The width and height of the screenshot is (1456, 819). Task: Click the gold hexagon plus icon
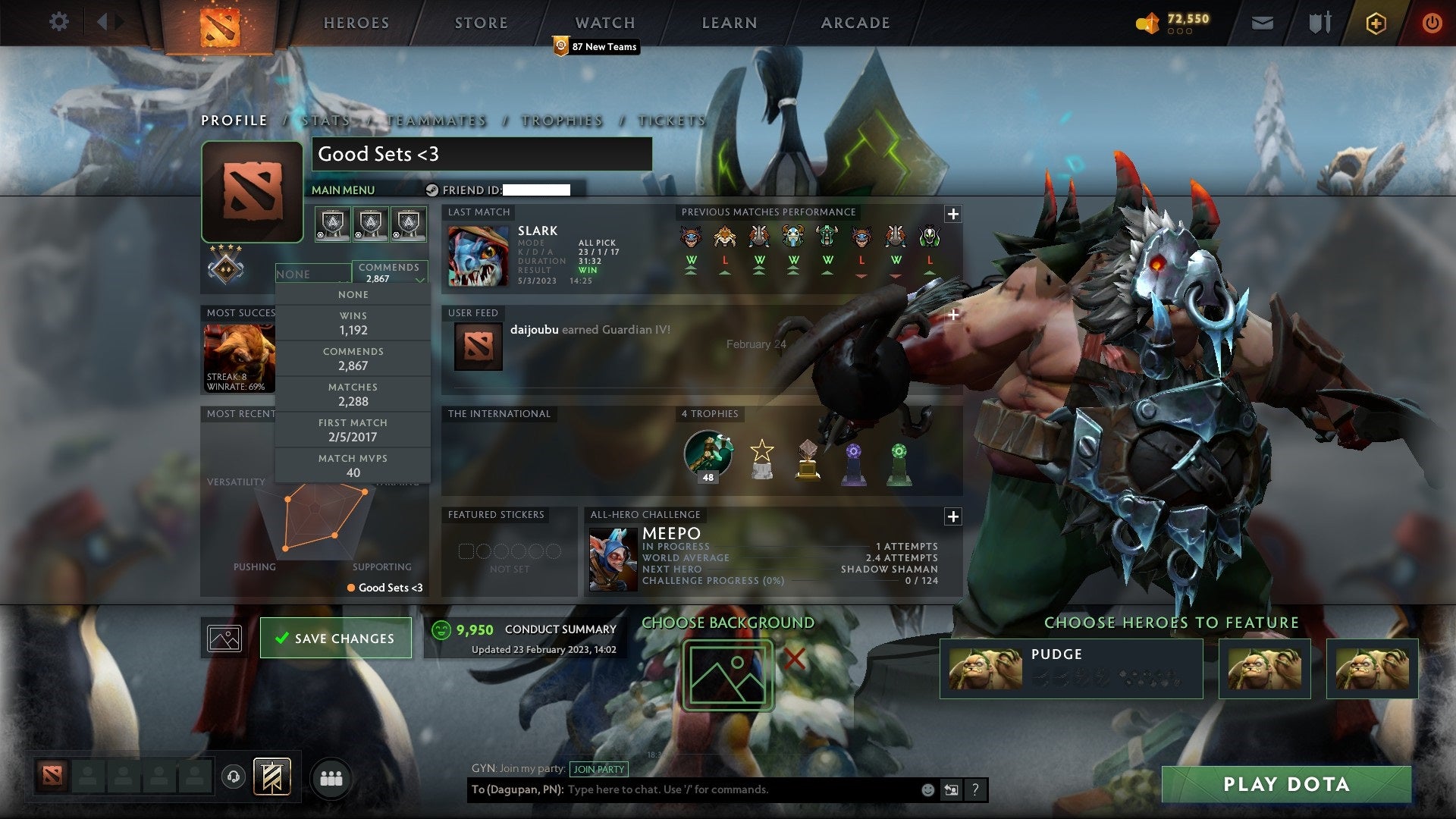(1376, 23)
